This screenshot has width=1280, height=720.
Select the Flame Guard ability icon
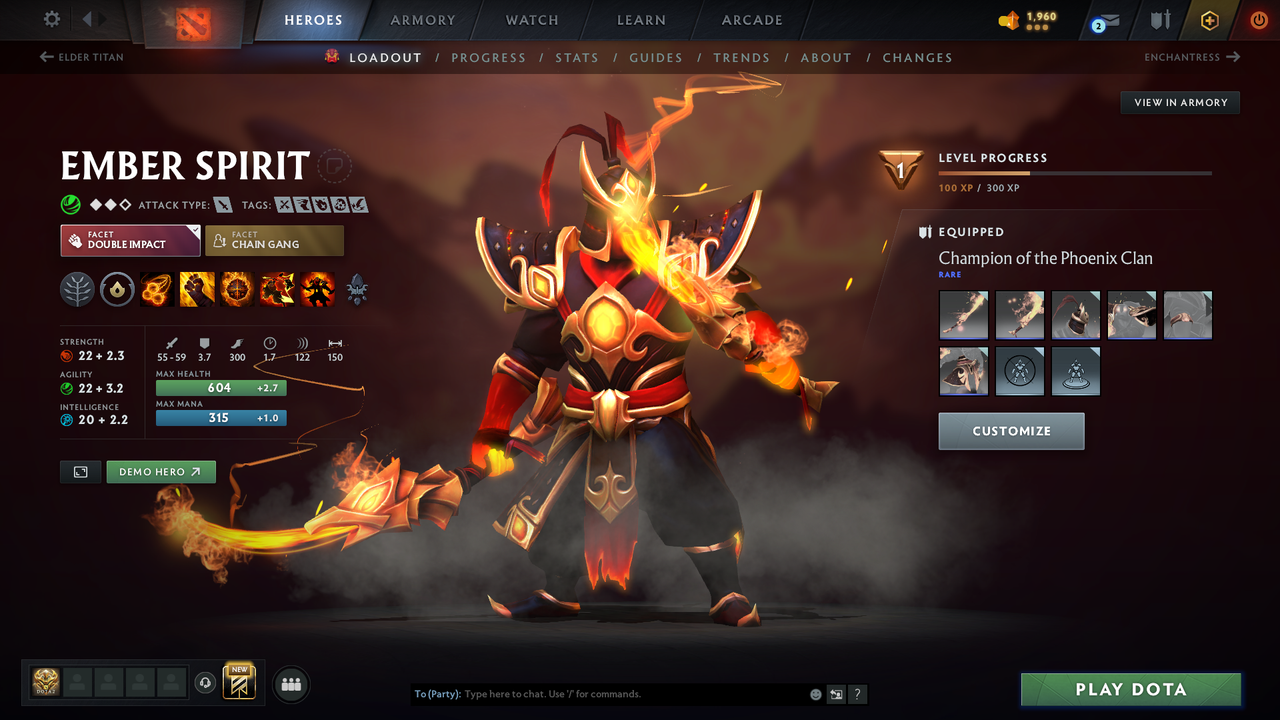(236, 289)
